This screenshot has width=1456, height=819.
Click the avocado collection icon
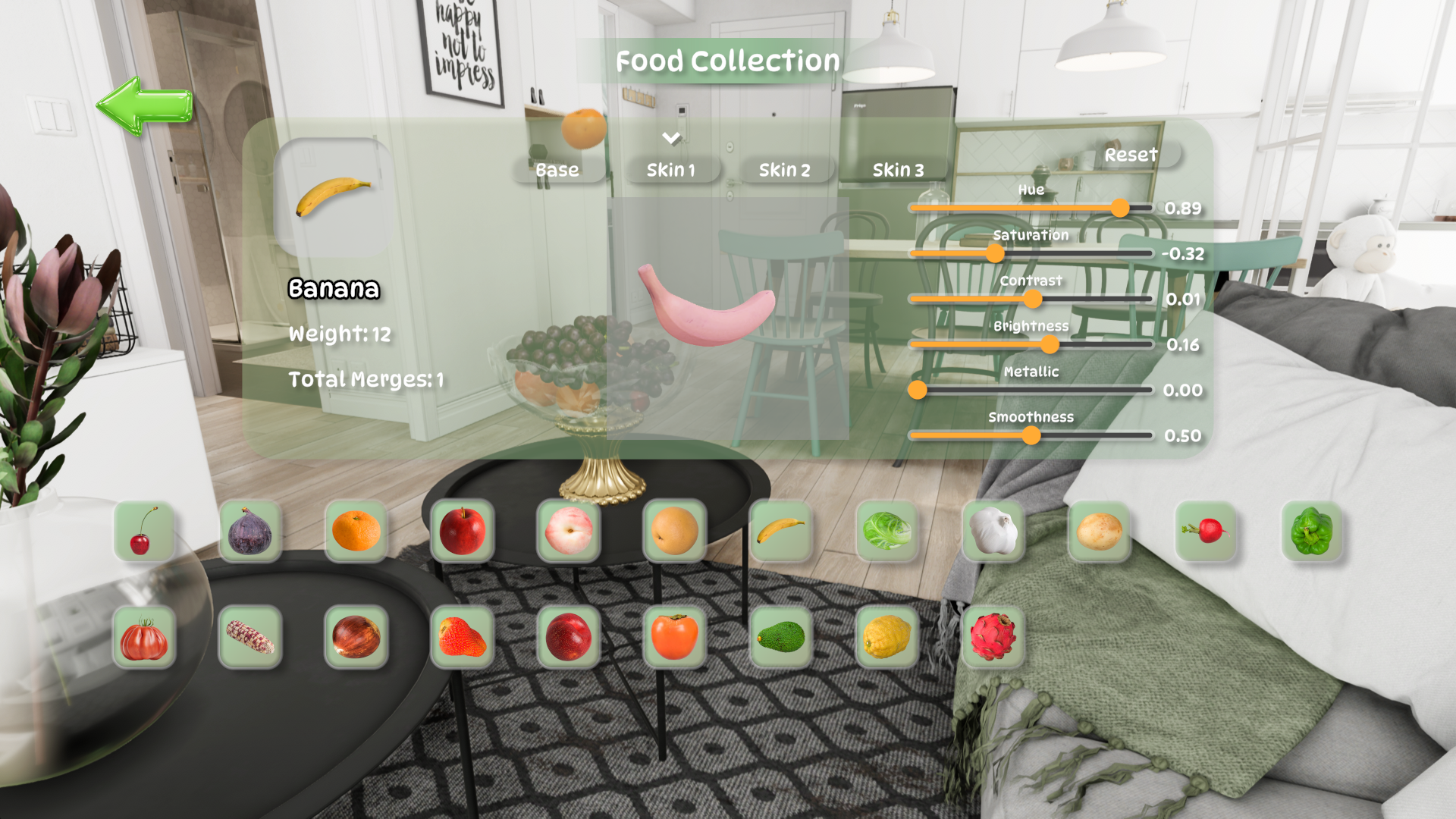[x=780, y=637]
